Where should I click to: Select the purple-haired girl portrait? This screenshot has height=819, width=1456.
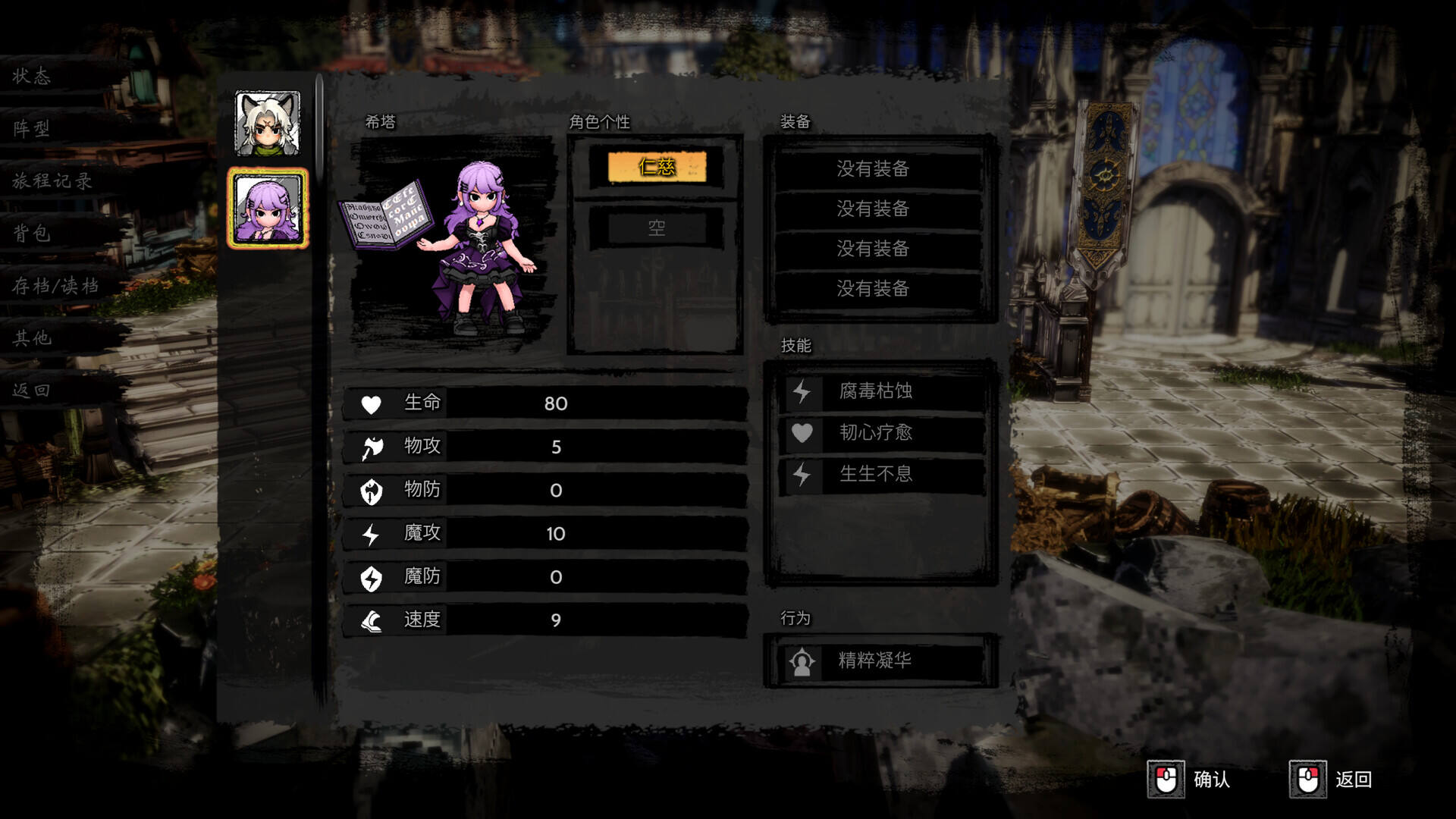(268, 208)
